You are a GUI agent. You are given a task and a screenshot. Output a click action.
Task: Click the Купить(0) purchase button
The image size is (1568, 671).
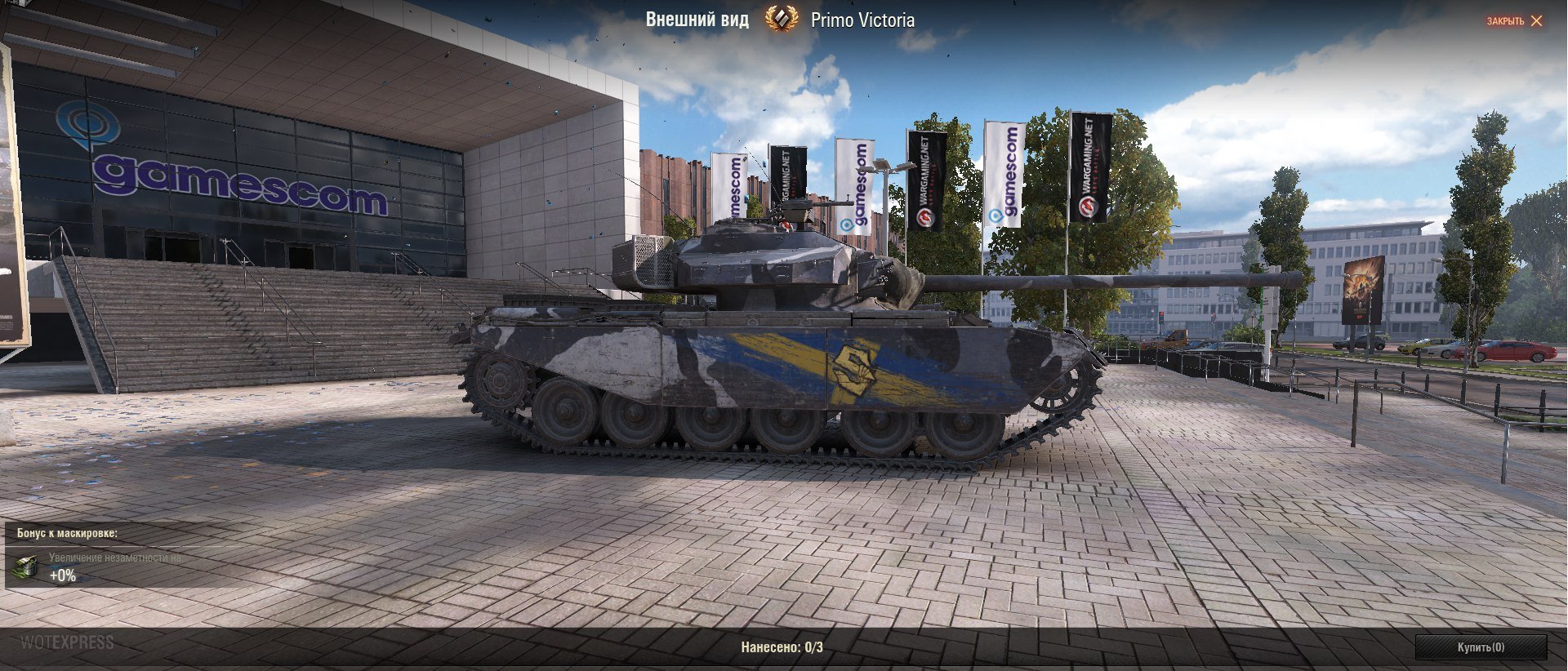1481,647
